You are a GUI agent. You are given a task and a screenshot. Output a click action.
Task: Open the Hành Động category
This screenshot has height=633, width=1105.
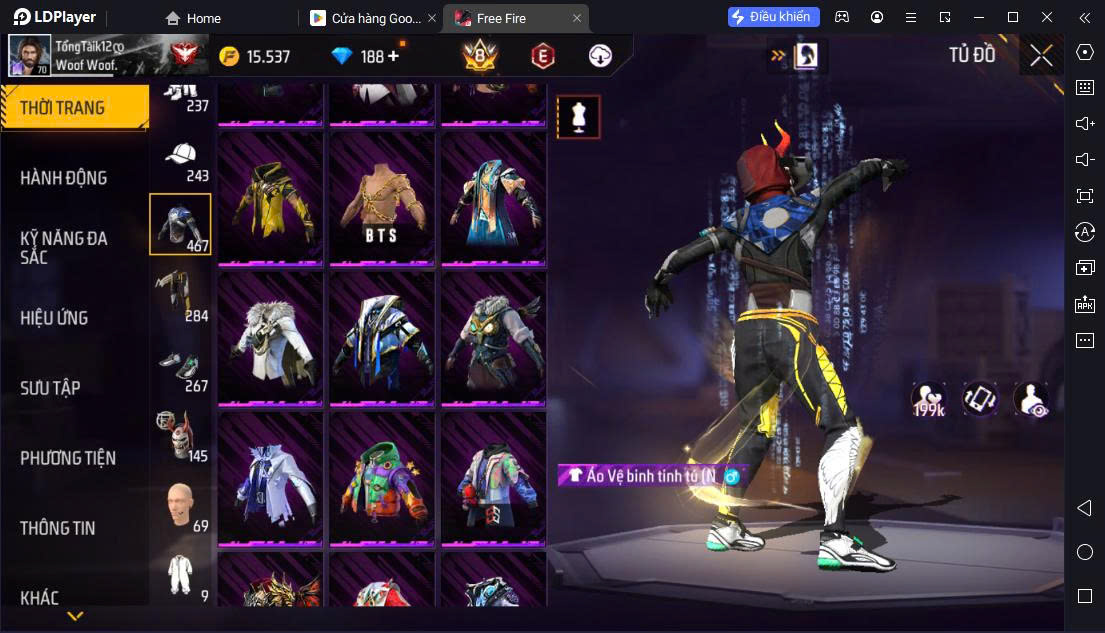click(x=64, y=178)
